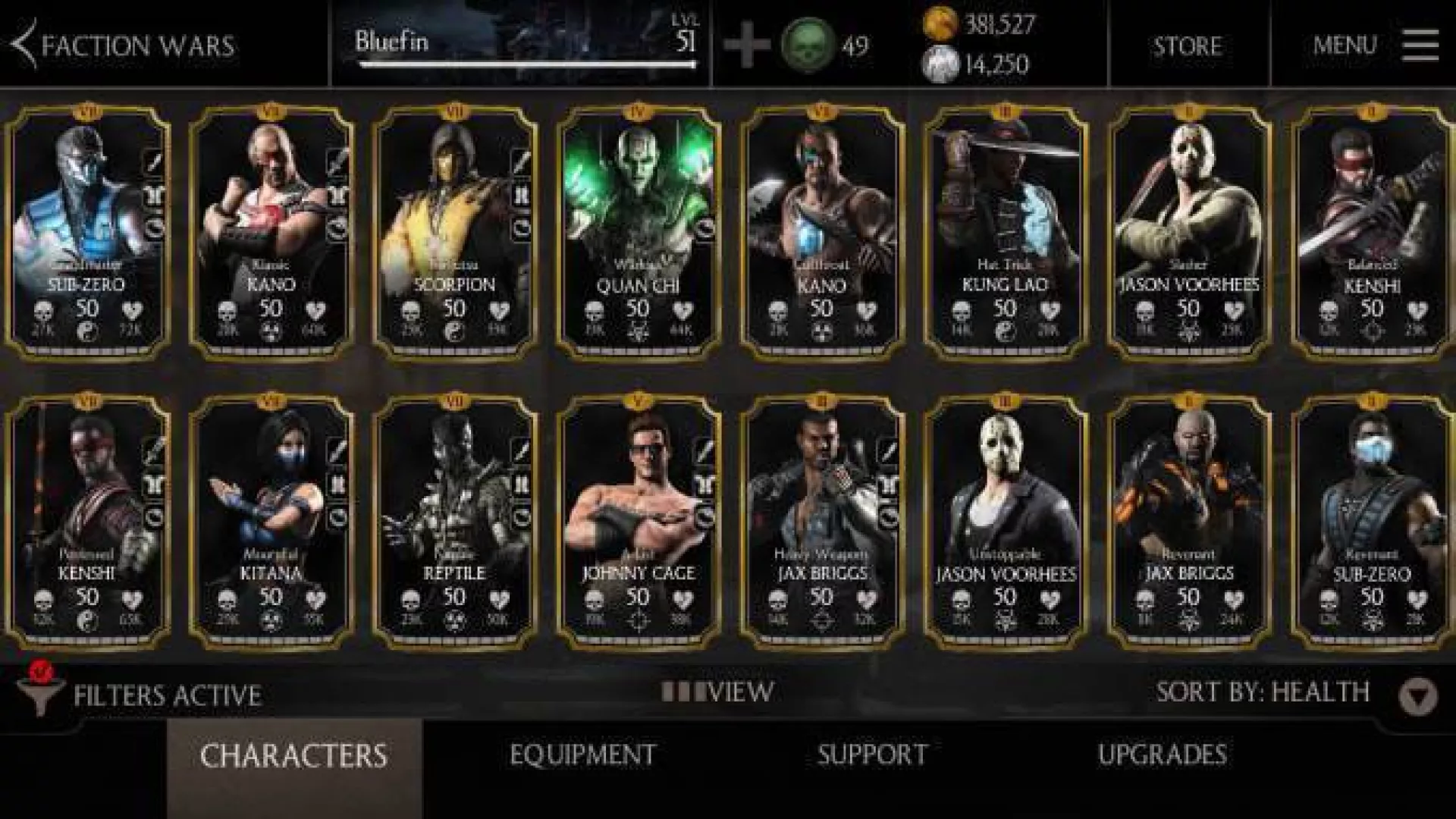Viewport: 1456px width, 819px height.
Task: Select the Heavy Weapons Jax Briggs card
Action: (821, 522)
